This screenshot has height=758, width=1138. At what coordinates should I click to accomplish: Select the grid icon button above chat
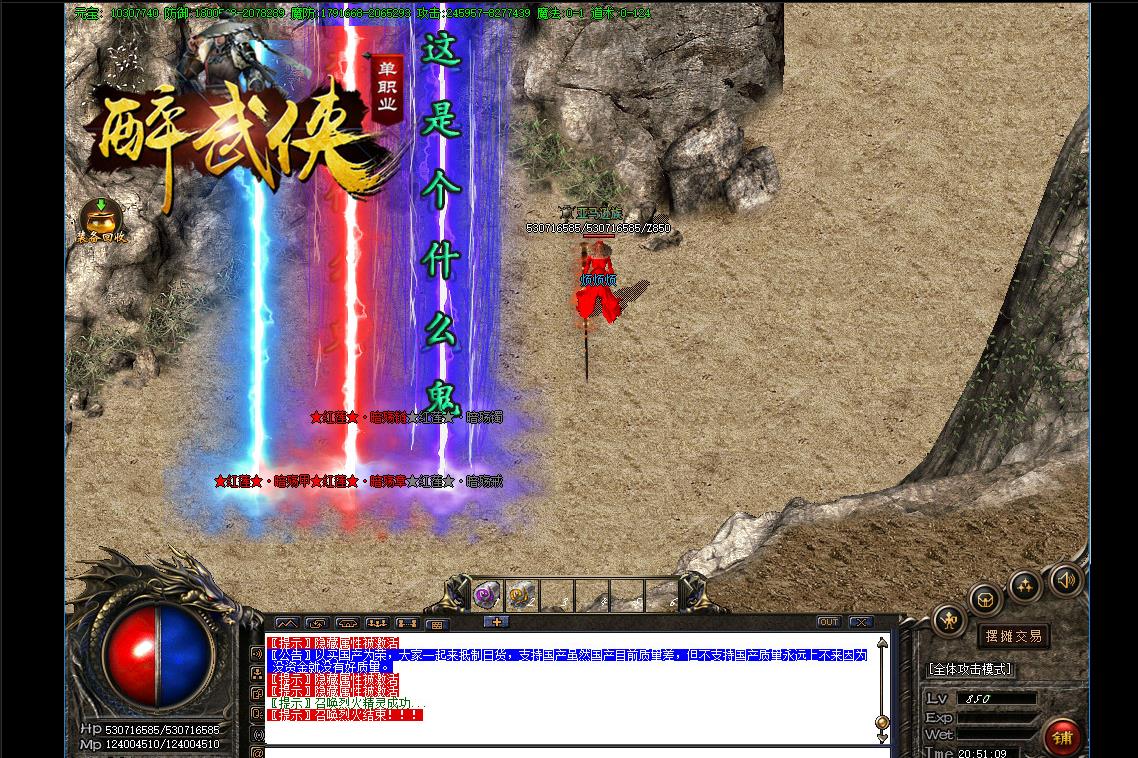click(437, 624)
